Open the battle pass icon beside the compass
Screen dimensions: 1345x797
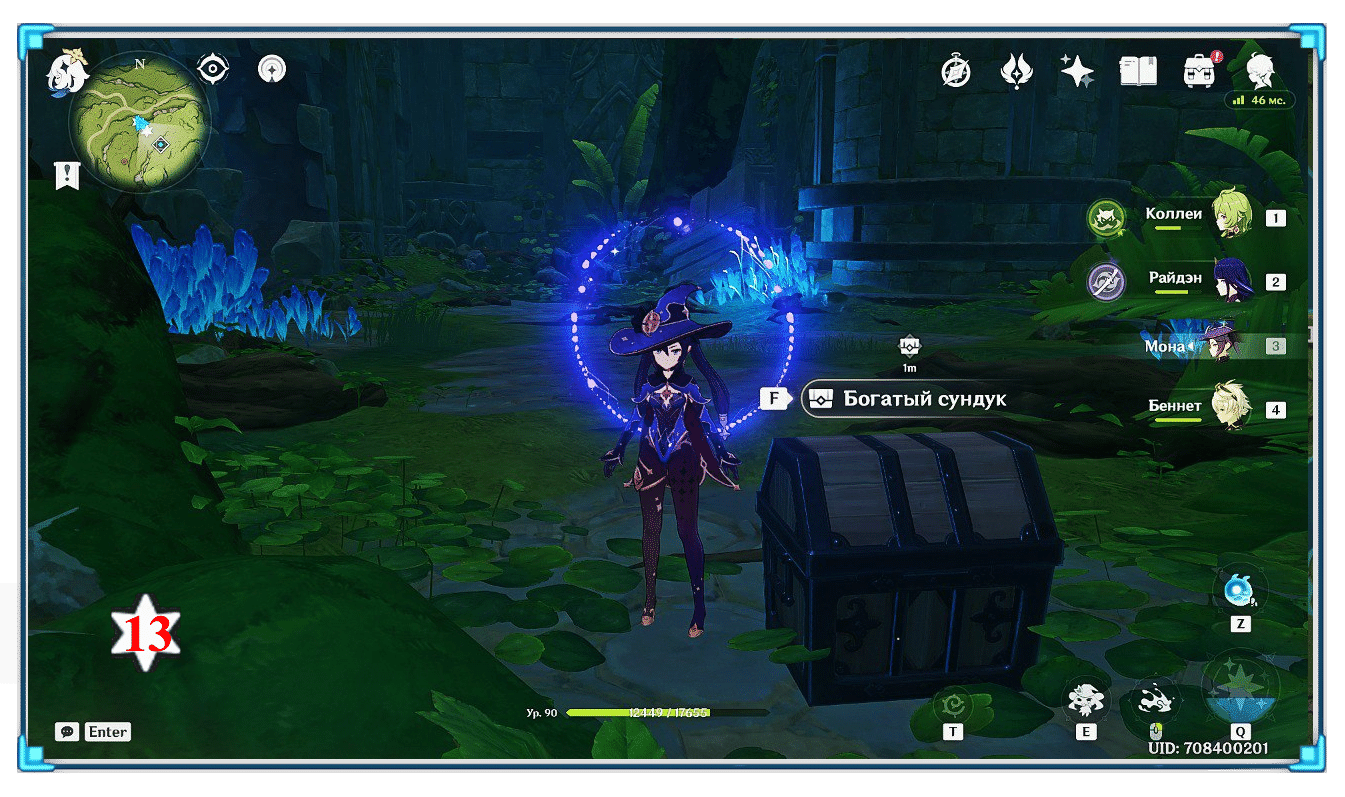point(1017,71)
